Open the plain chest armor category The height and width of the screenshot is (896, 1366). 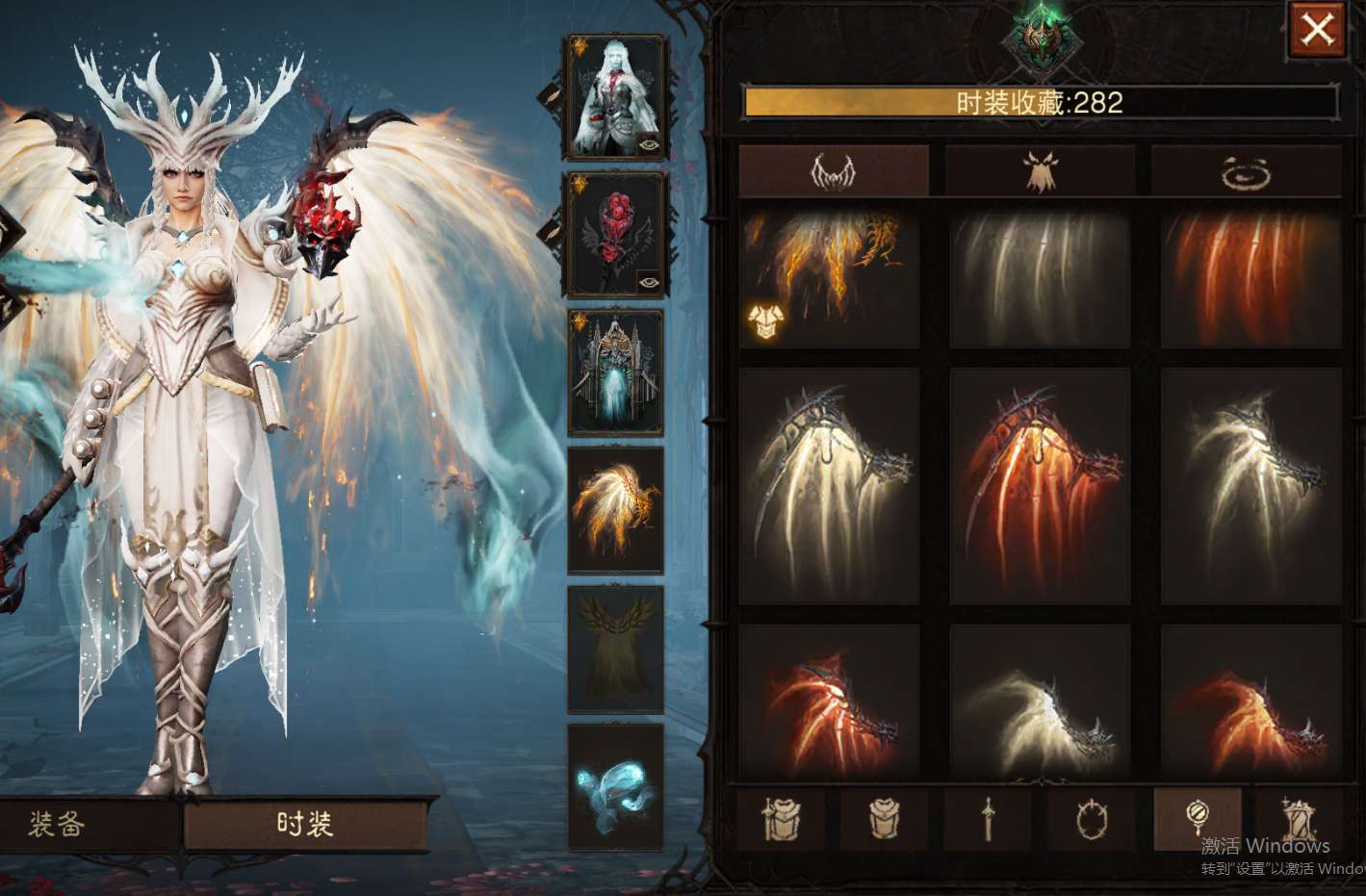[x=884, y=820]
